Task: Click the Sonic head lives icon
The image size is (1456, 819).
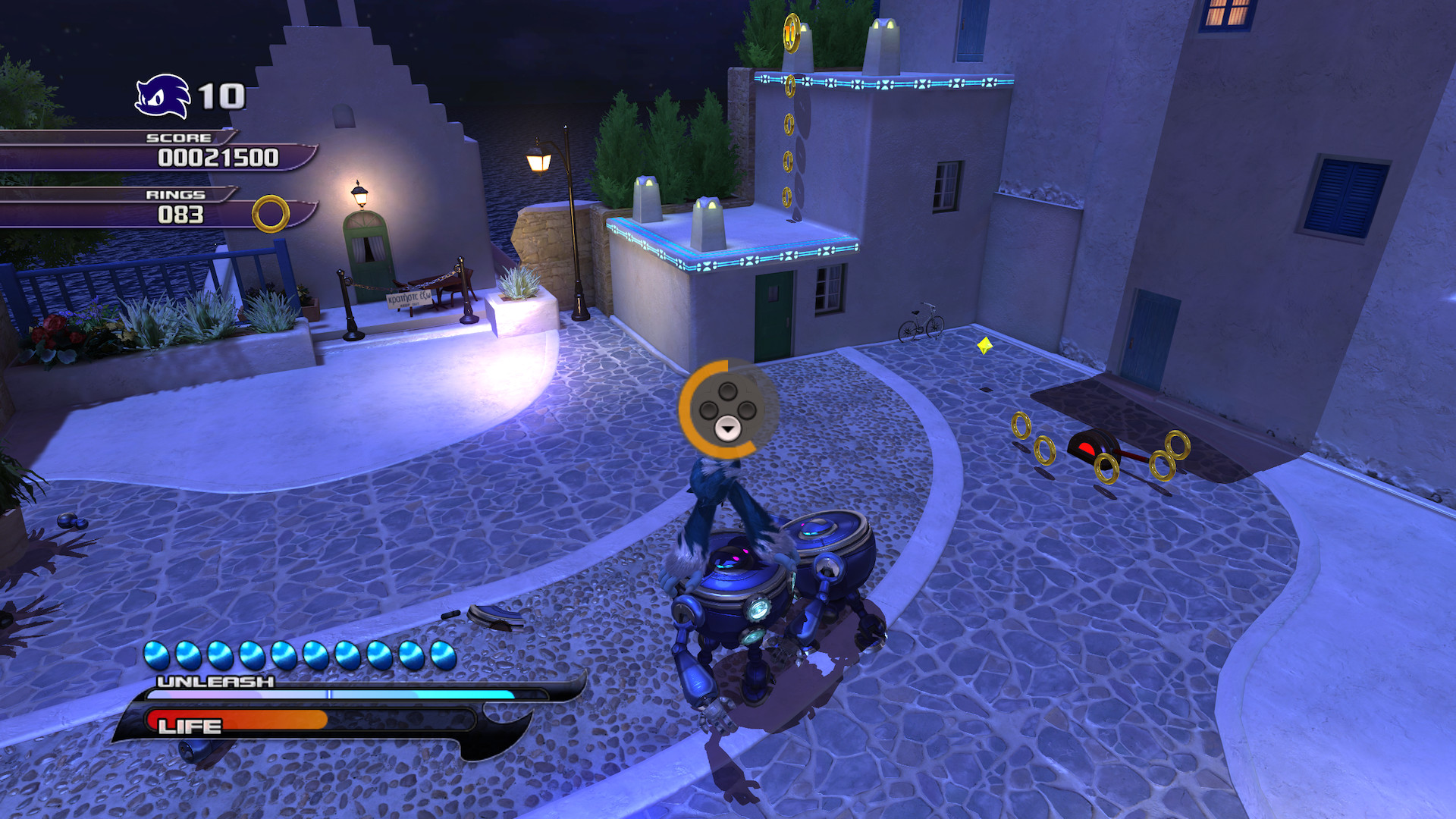Action: [x=162, y=96]
